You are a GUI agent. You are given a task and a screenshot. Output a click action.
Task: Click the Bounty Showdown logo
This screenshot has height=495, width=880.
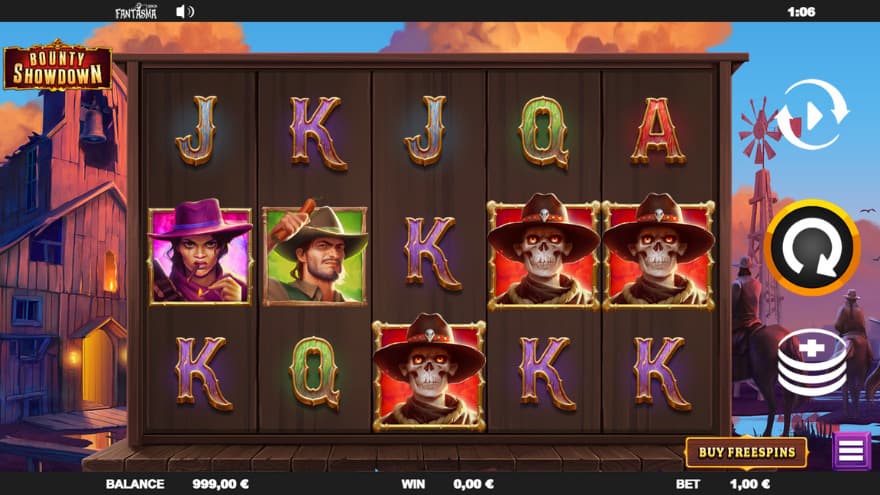56,66
